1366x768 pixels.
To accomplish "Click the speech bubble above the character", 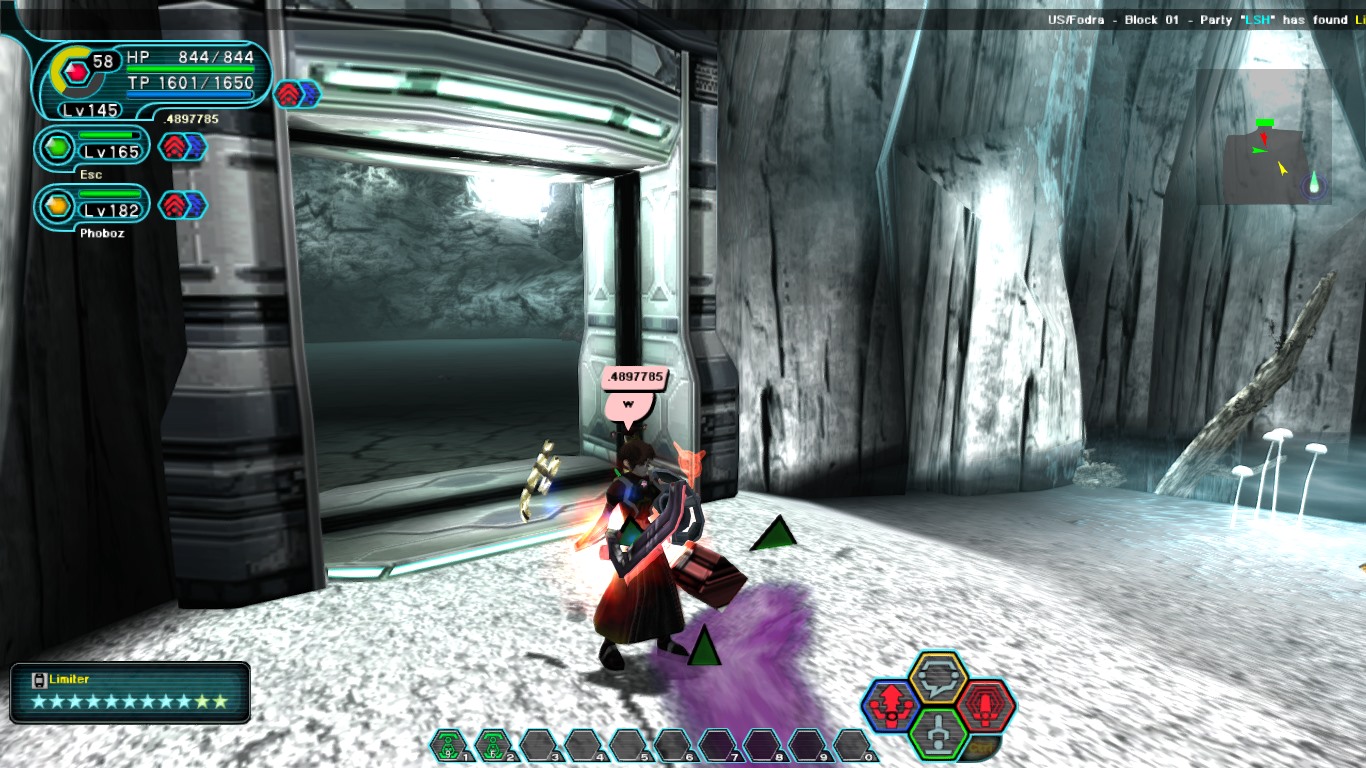I will coord(629,403).
